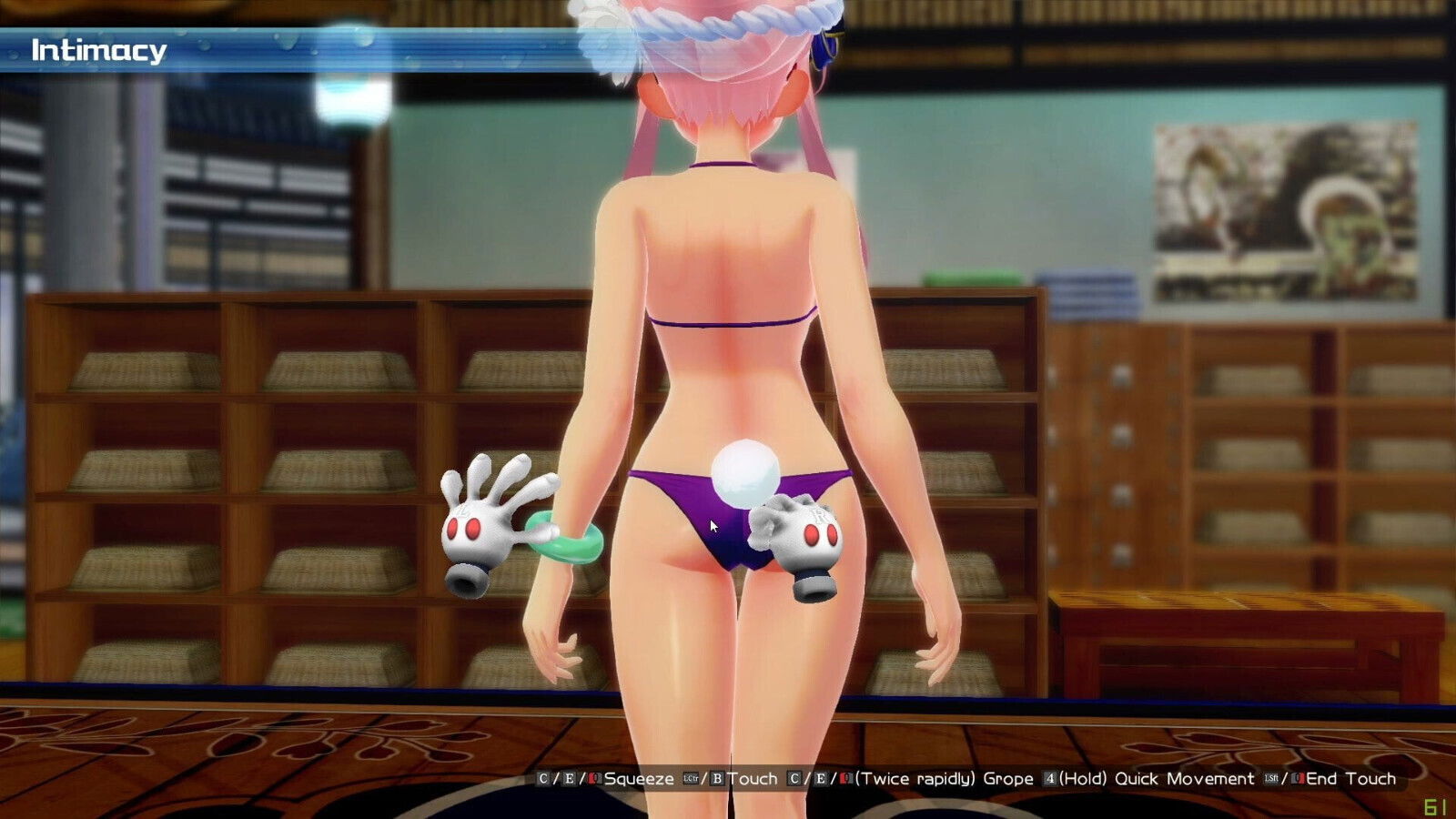Screen dimensions: 1456x819
Task: Toggle the mouse icon for Grope action
Action: tap(844, 779)
